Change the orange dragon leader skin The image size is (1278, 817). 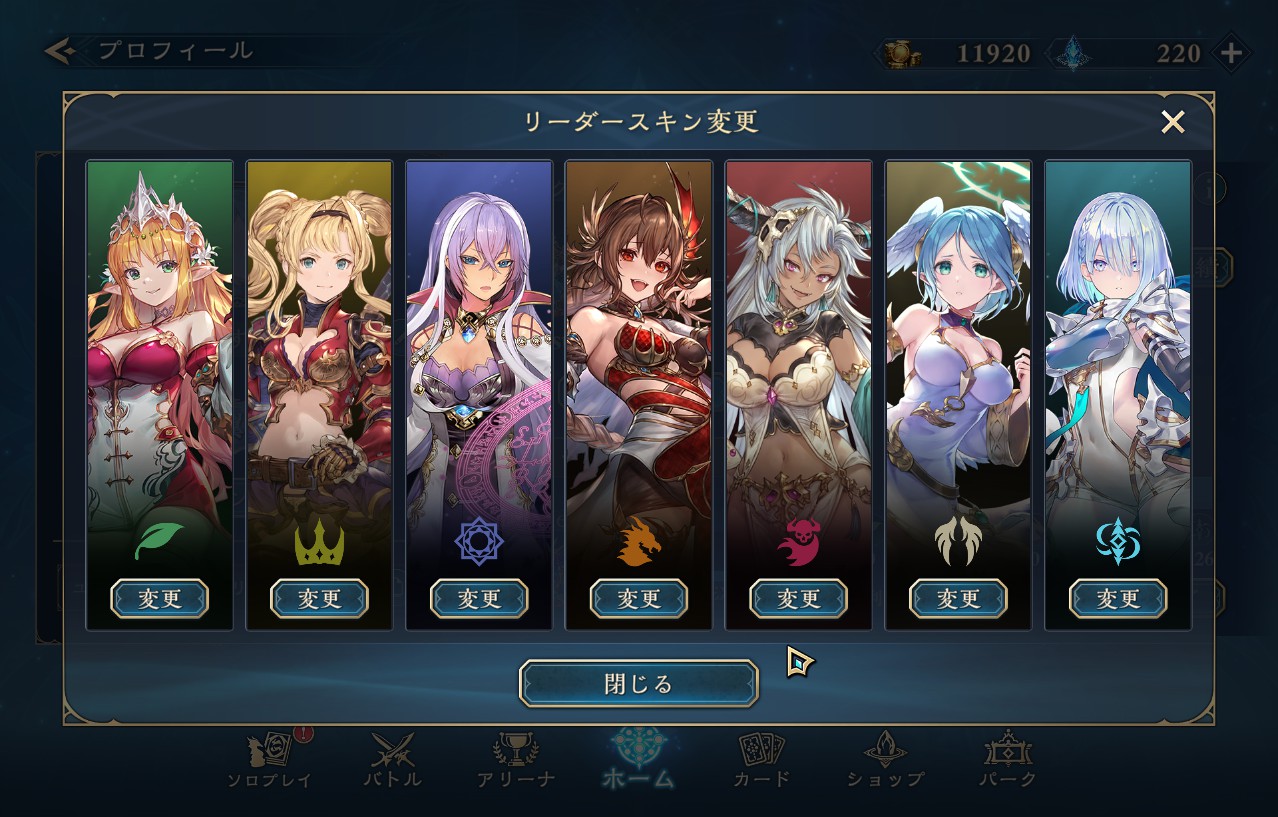tap(639, 599)
